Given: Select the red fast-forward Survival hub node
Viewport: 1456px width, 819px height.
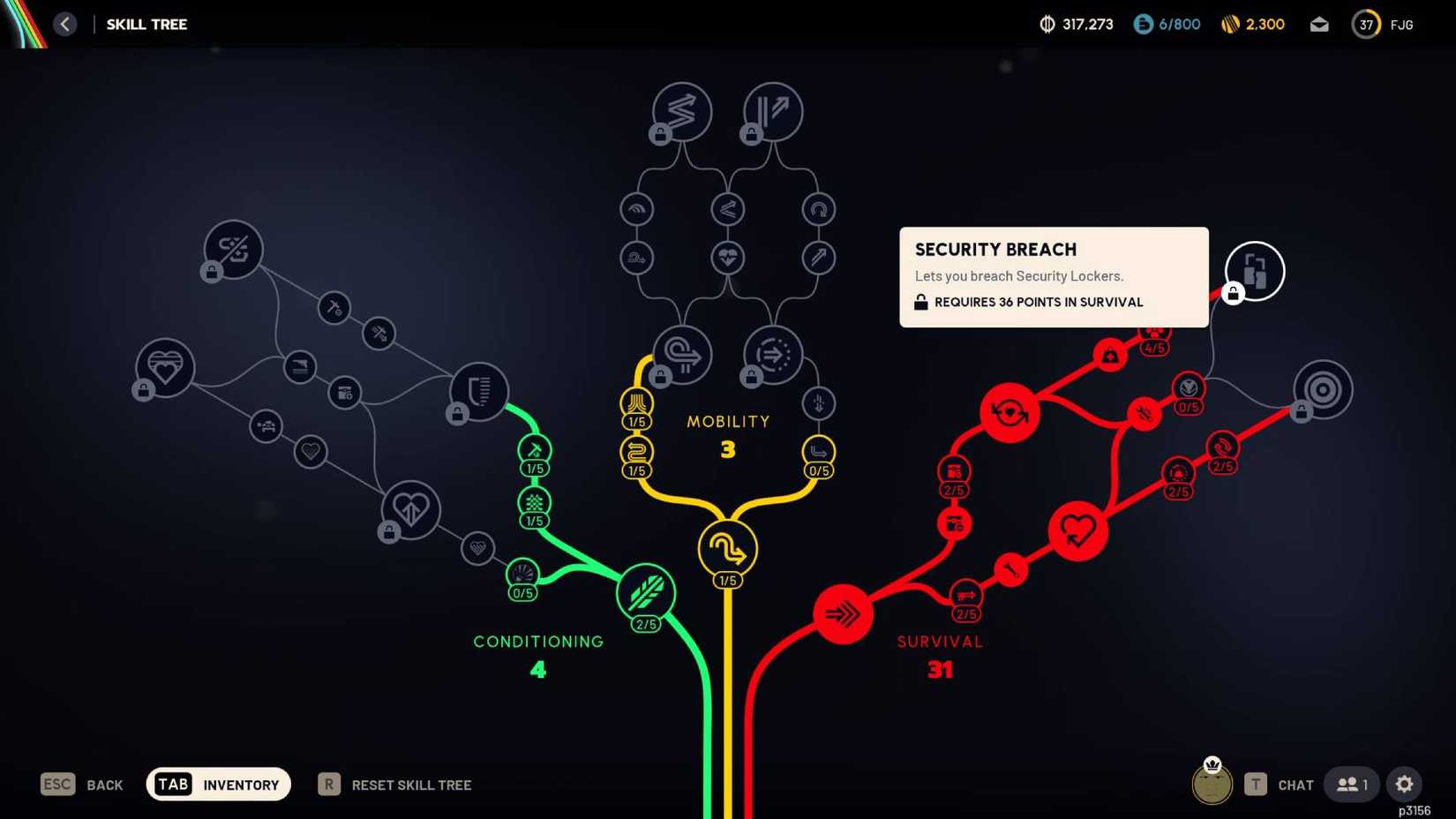Looking at the screenshot, I should point(844,615).
